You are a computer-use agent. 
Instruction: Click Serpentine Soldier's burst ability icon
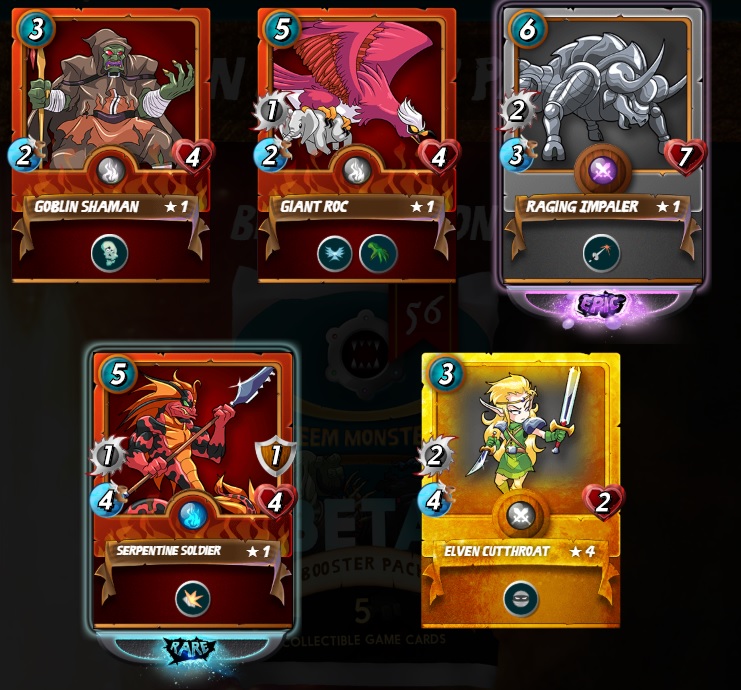point(192,598)
